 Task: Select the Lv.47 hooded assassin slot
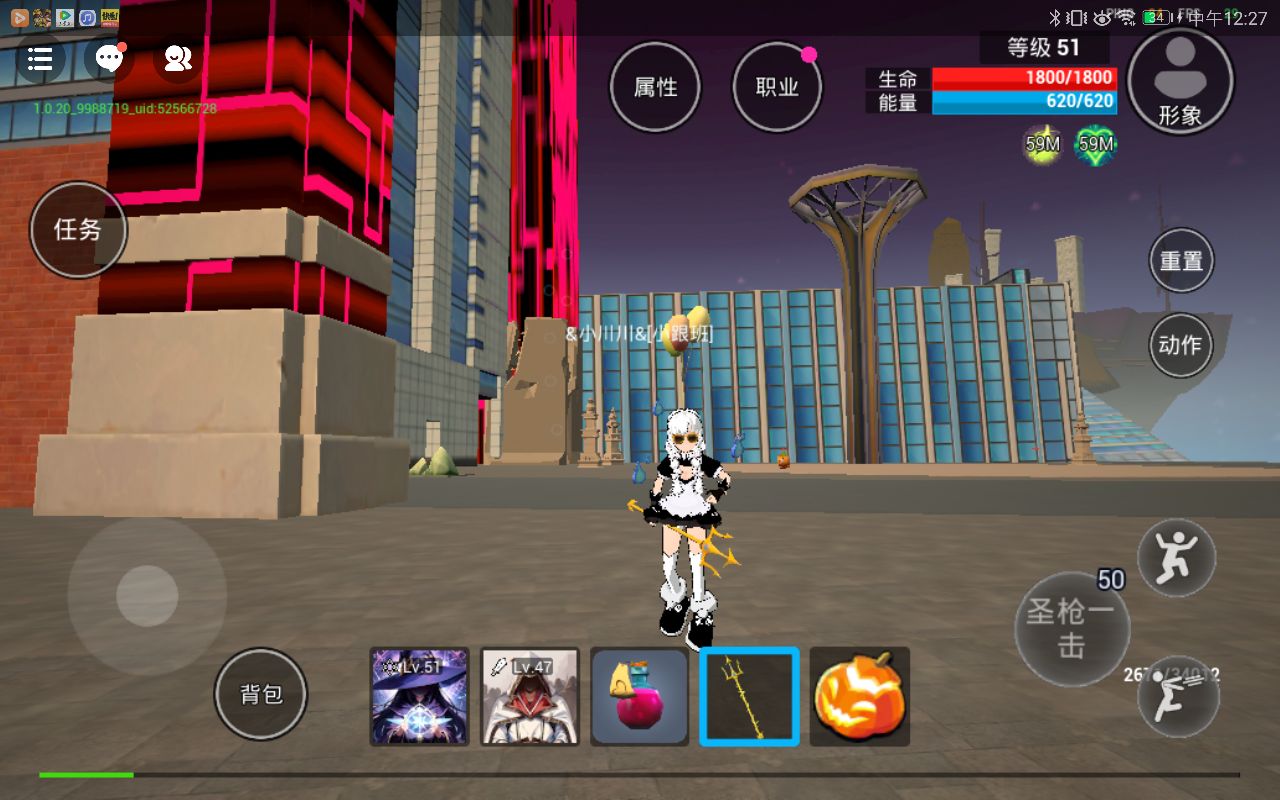tap(530, 696)
